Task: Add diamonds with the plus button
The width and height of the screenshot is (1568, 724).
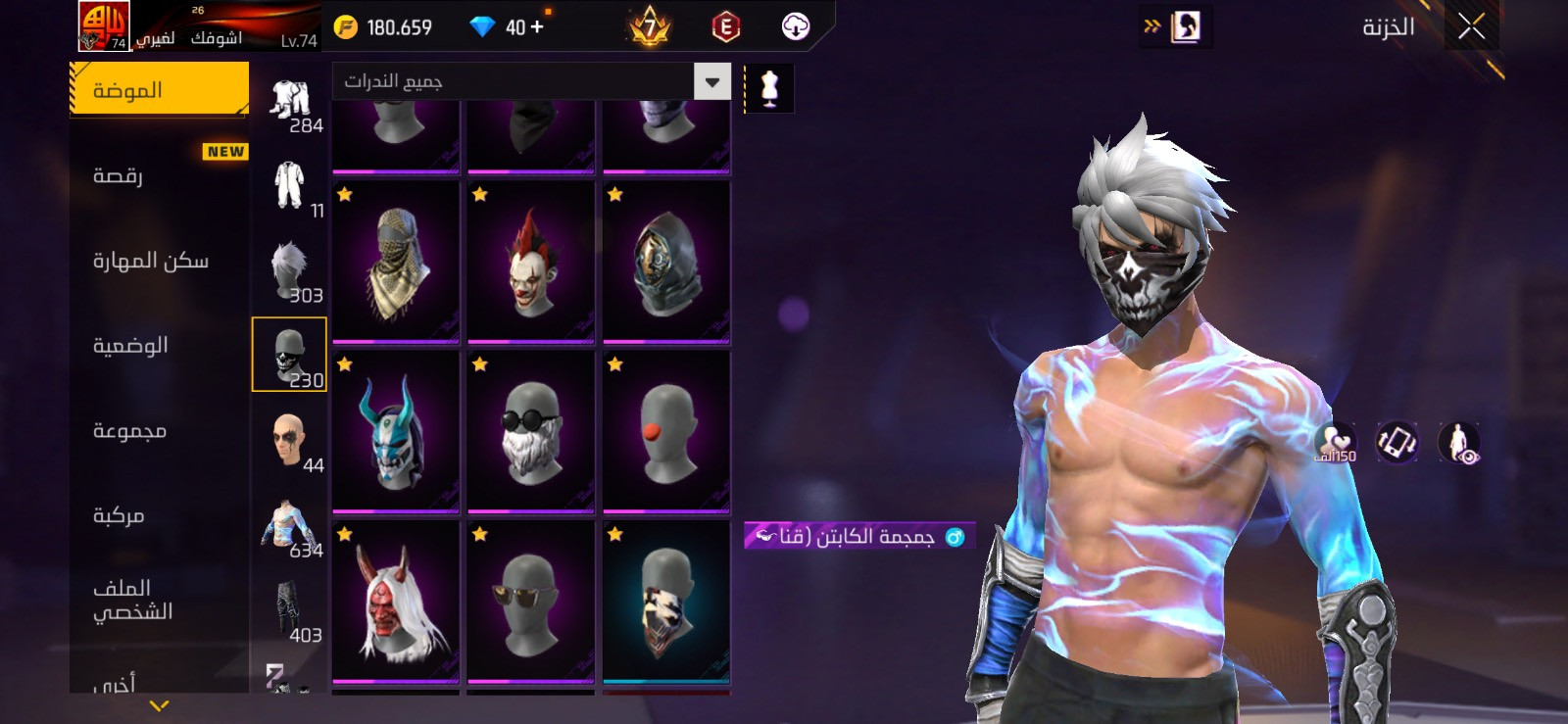Action: 536,27
